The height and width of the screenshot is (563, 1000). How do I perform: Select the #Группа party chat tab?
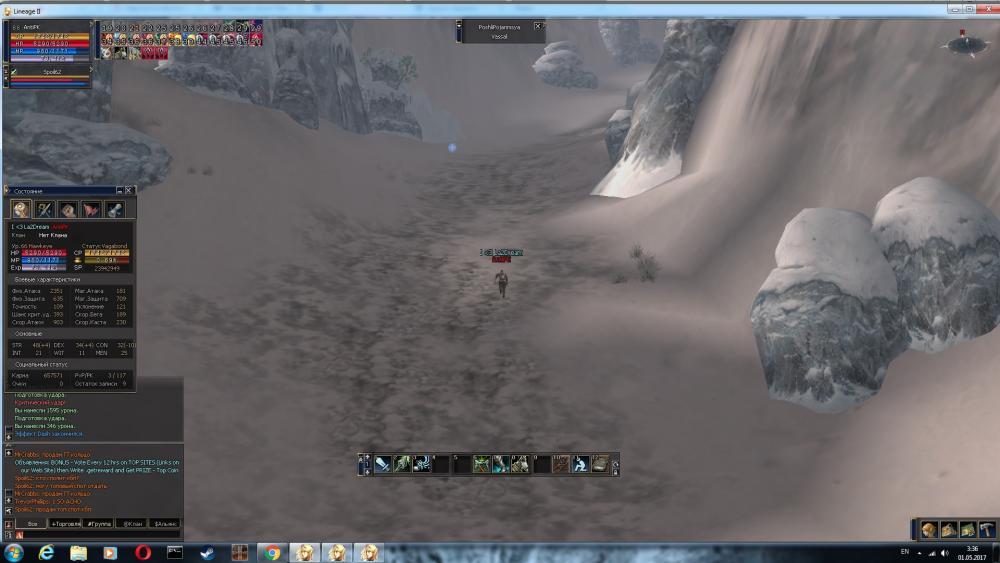(98, 523)
